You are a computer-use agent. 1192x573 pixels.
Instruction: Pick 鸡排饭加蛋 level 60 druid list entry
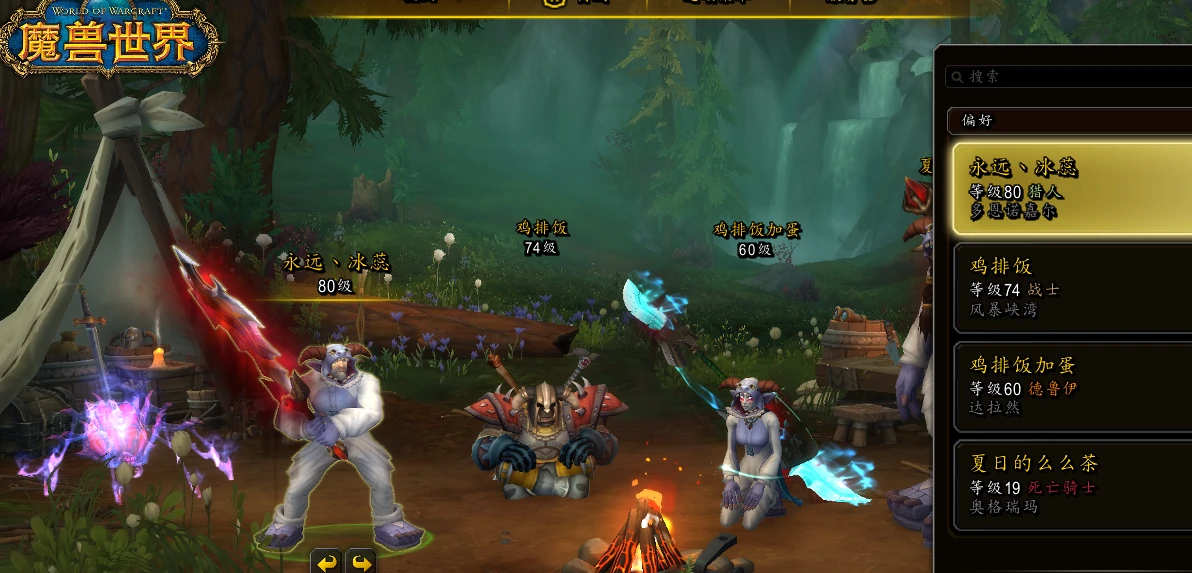pyautogui.click(x=1071, y=385)
